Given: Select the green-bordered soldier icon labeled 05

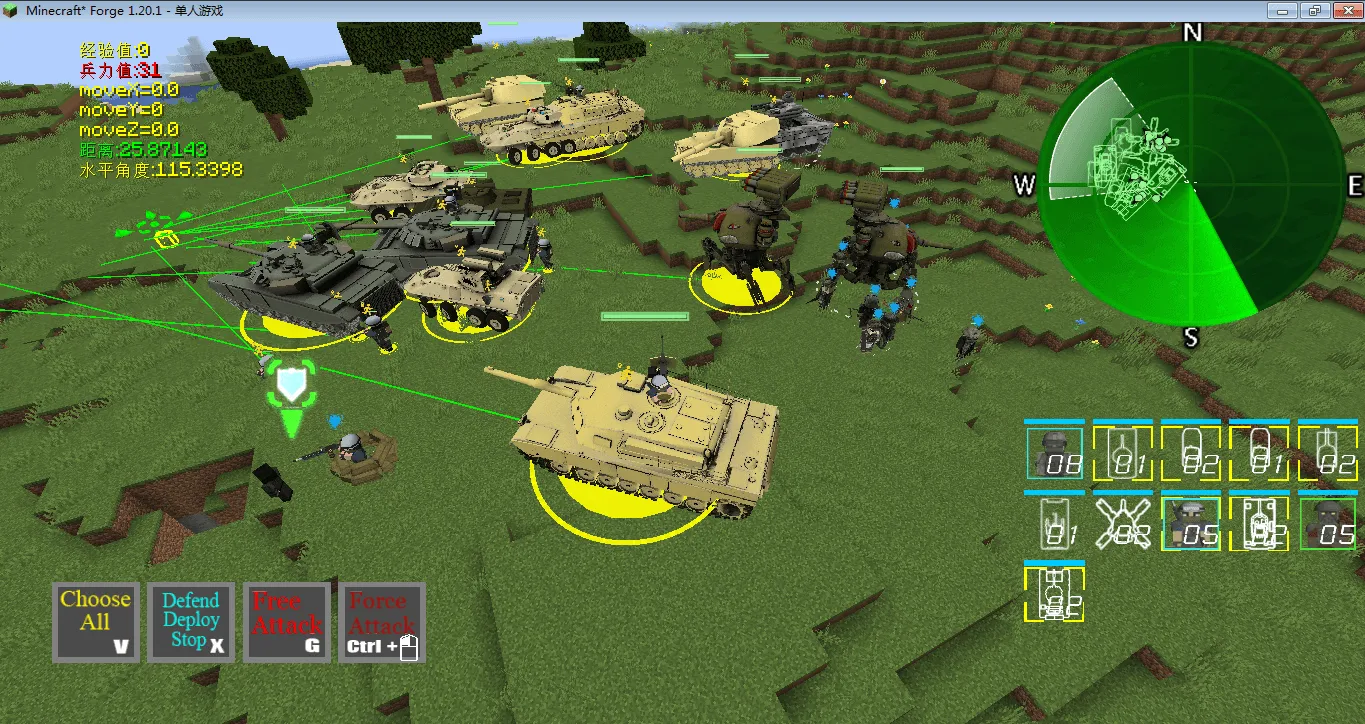Looking at the screenshot, I should tap(1327, 525).
